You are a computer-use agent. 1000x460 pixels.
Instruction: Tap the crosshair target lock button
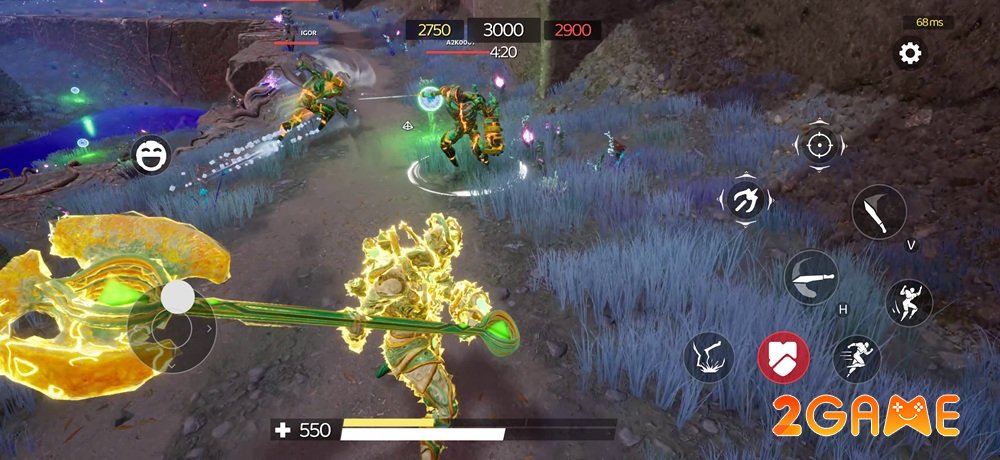(x=819, y=146)
